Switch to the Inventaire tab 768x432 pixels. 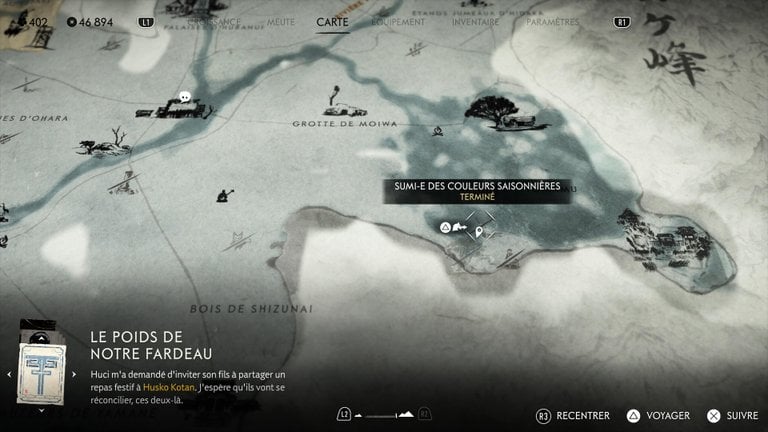(x=475, y=21)
